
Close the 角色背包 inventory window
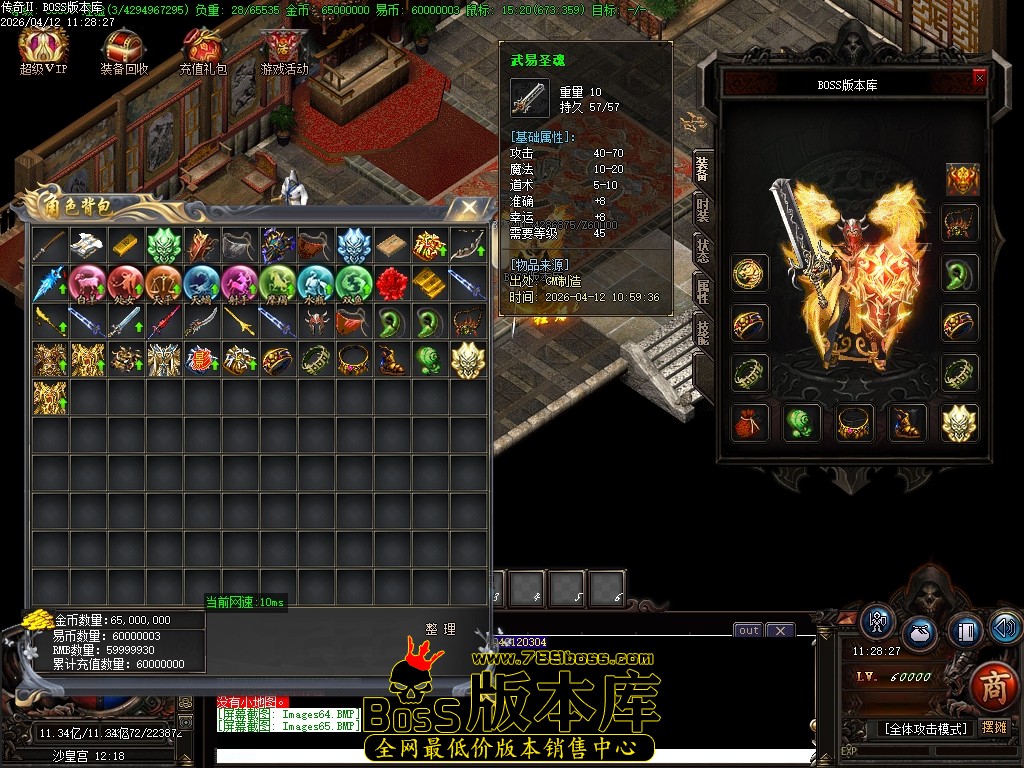pyautogui.click(x=469, y=207)
